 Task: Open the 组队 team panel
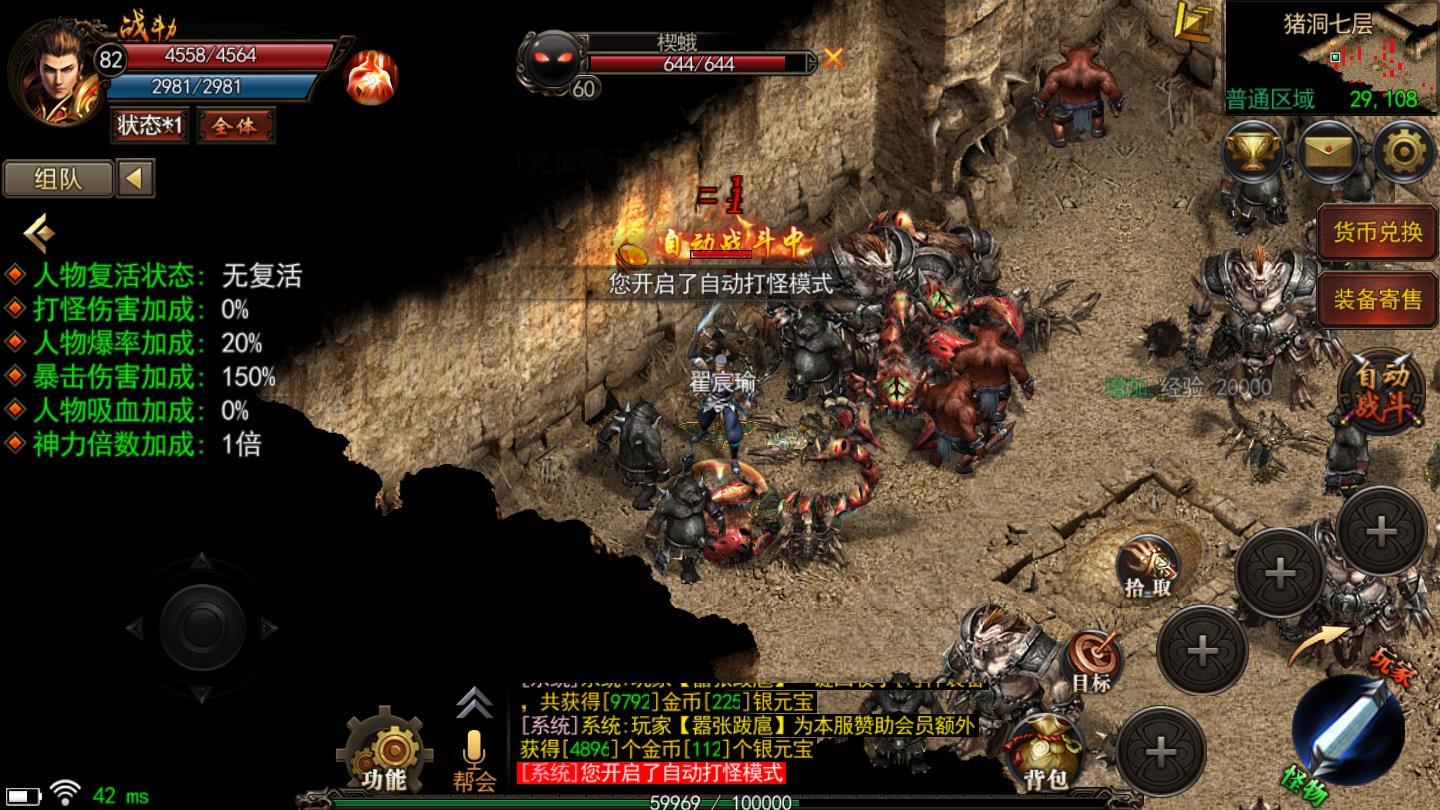tap(58, 180)
